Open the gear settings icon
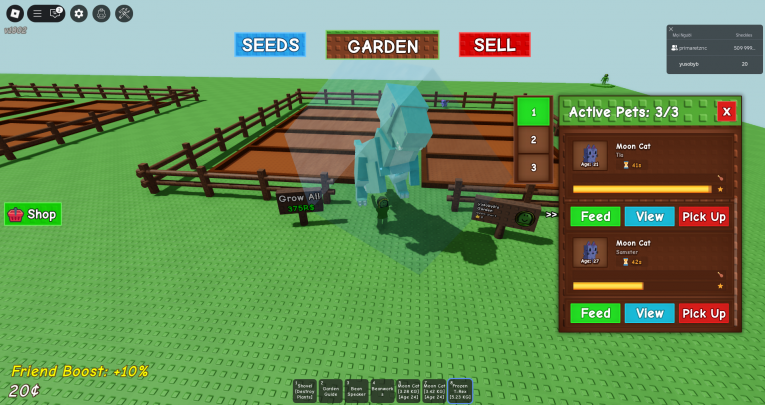This screenshot has height=405, width=765. tap(79, 14)
